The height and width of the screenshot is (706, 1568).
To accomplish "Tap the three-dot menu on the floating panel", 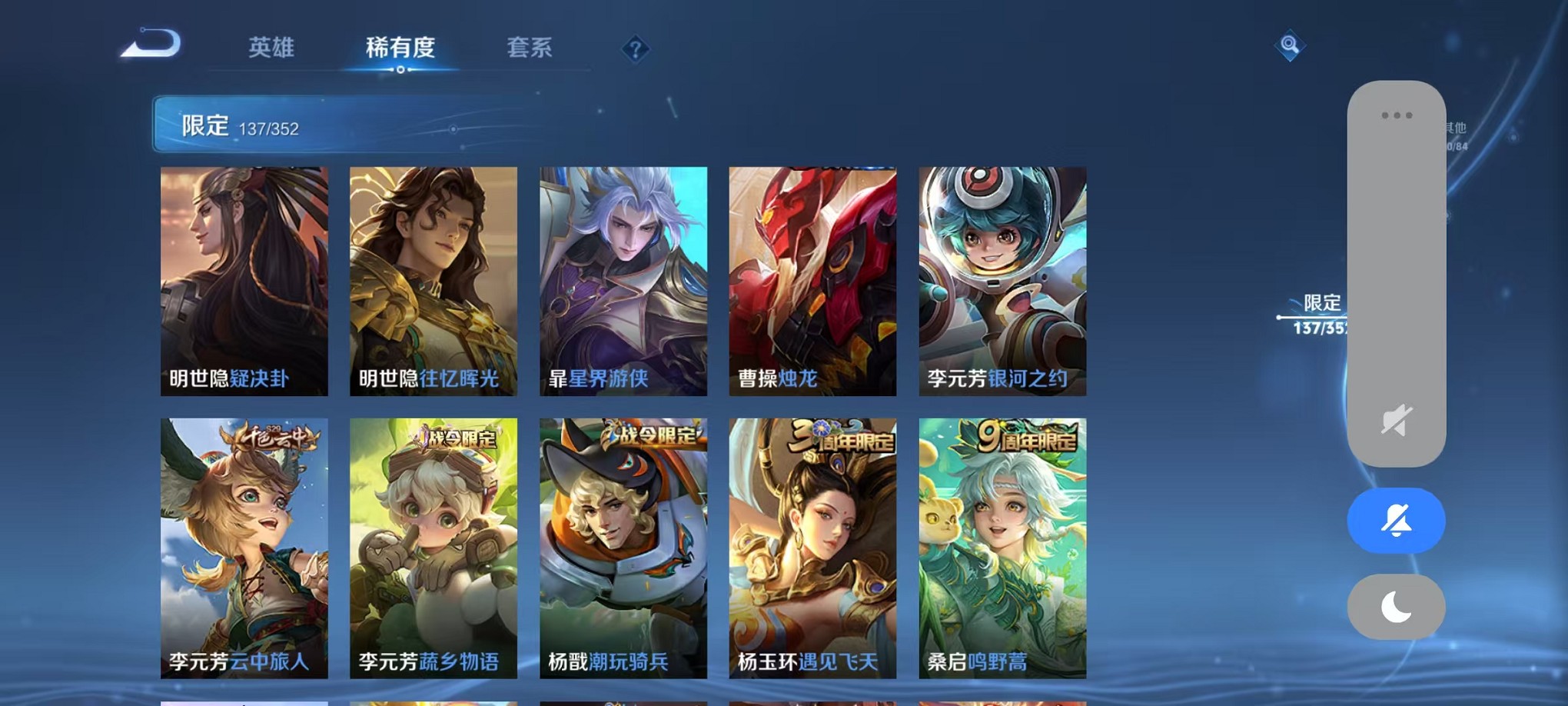I will 1397,114.
